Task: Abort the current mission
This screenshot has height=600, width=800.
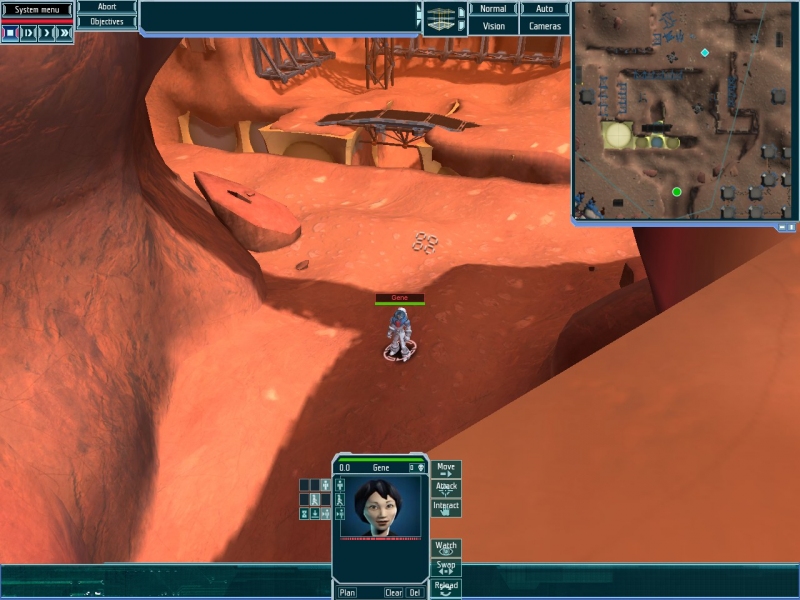Action: 107,7
